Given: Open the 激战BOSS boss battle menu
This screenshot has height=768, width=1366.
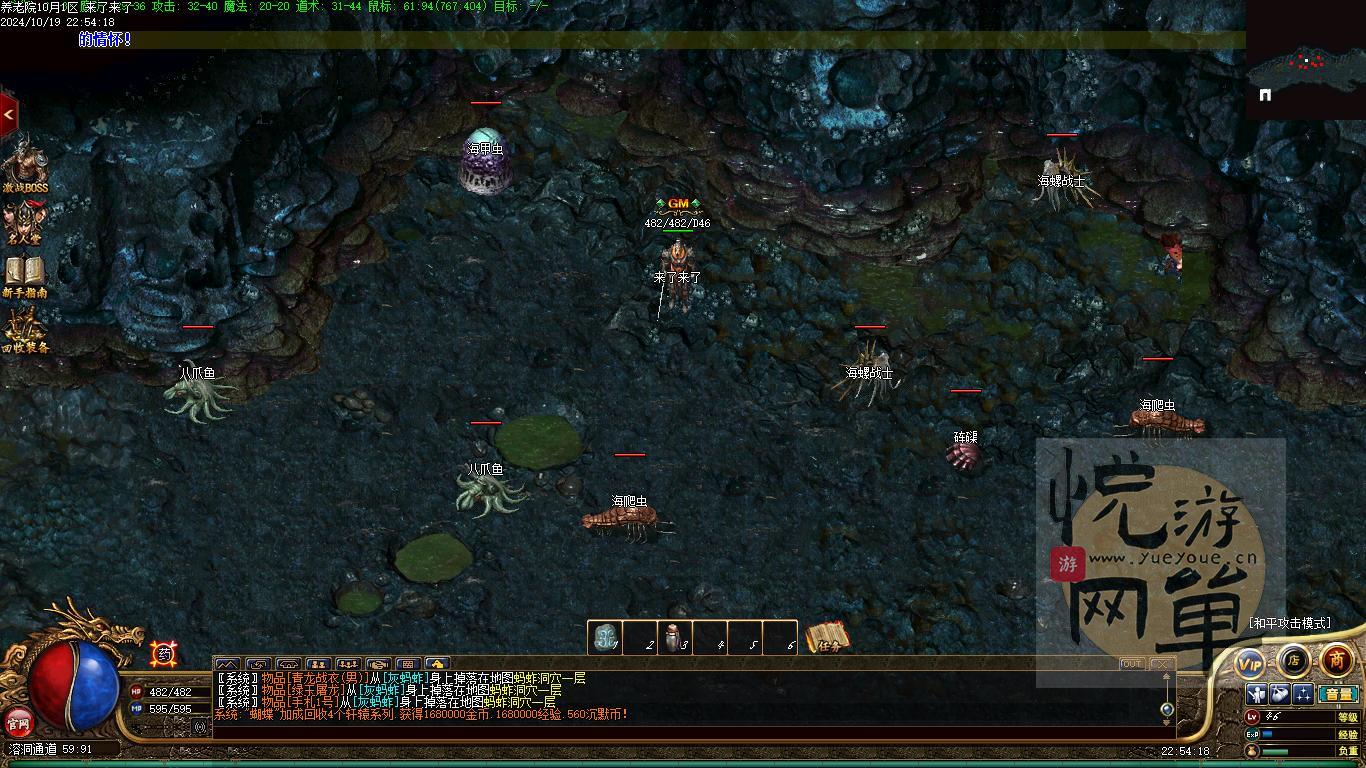Looking at the screenshot, I should tap(24, 166).
